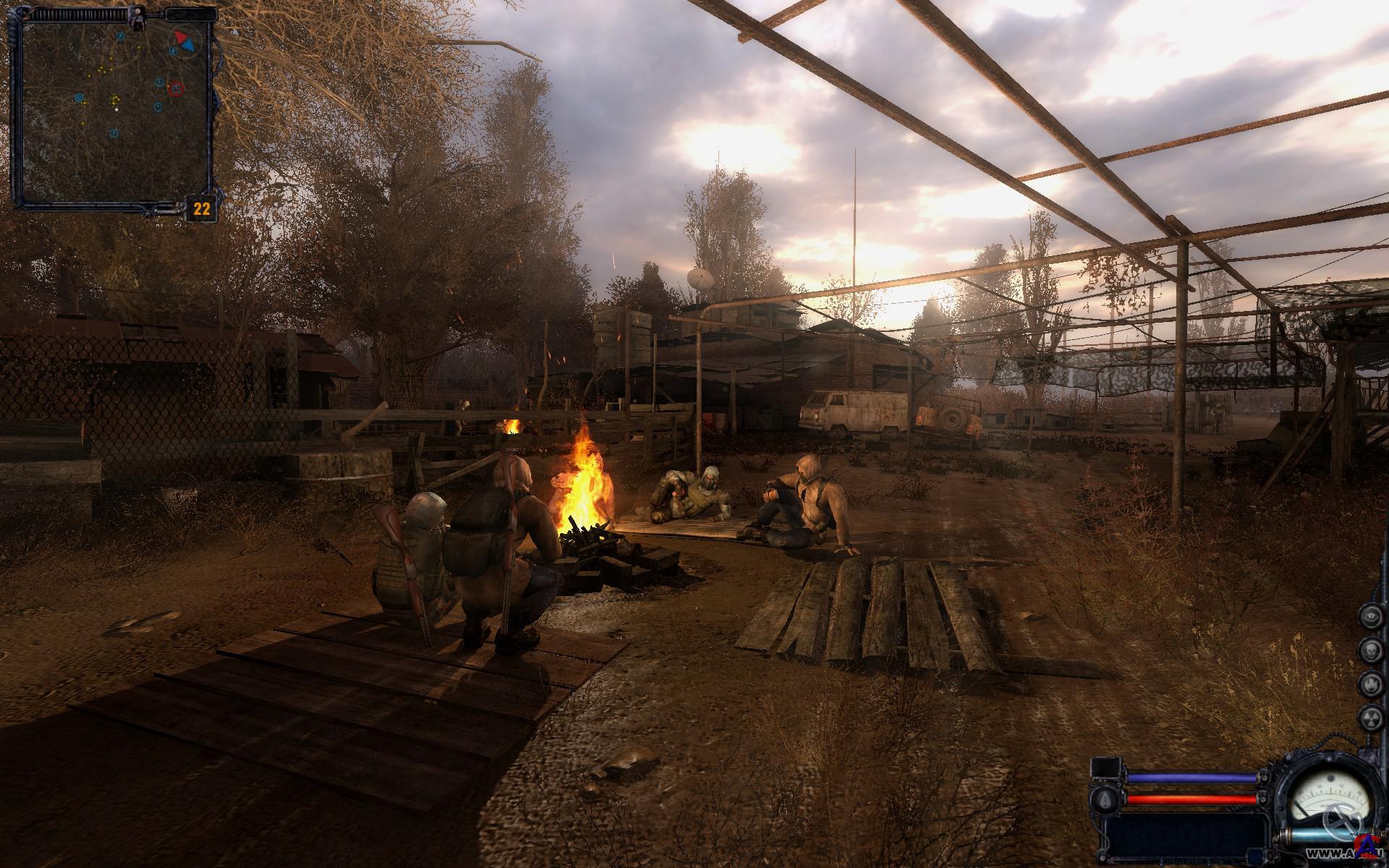This screenshot has height=868, width=1389.
Task: Select the red circled marker on the minimap
Action: (176, 88)
